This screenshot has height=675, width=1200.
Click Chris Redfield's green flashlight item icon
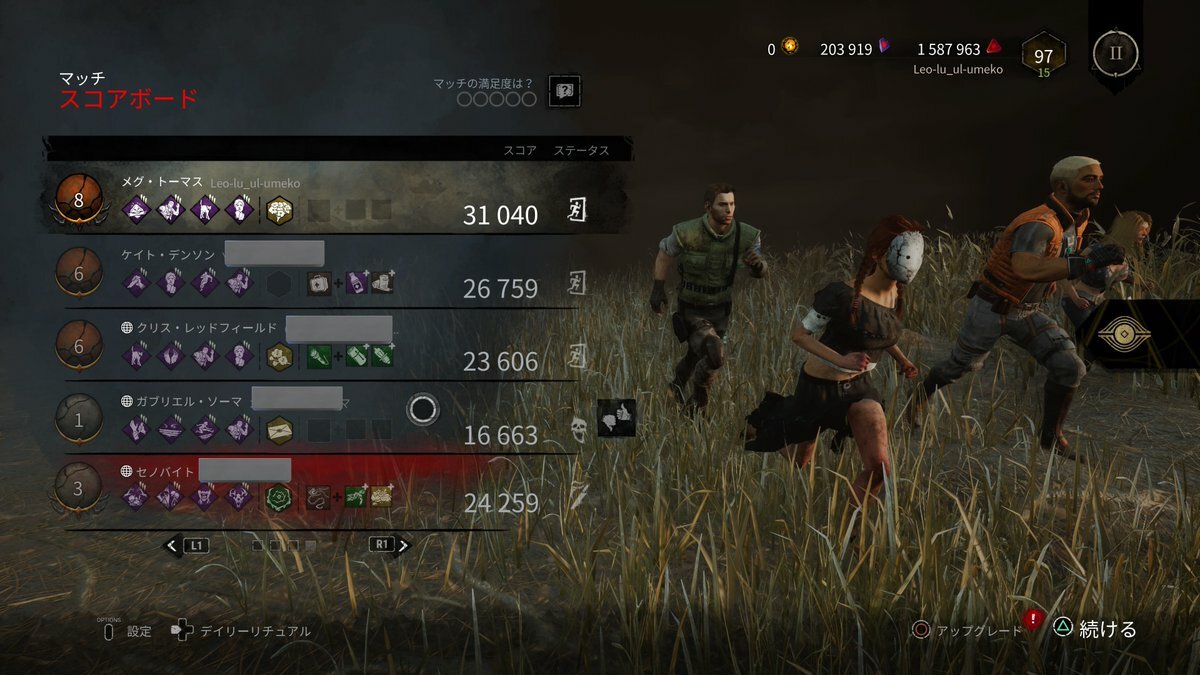click(x=318, y=356)
